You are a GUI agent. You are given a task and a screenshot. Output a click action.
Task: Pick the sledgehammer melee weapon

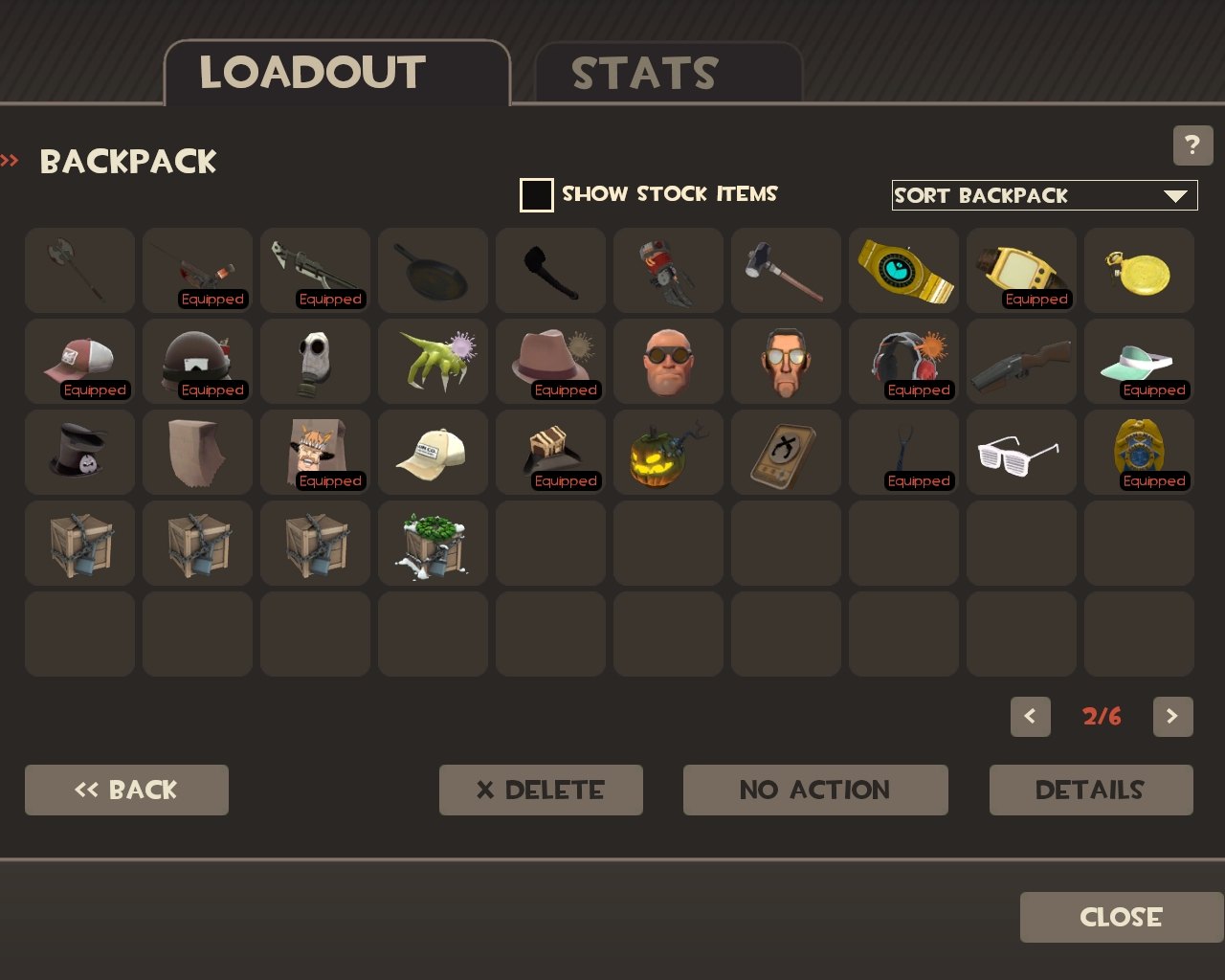[x=786, y=271]
